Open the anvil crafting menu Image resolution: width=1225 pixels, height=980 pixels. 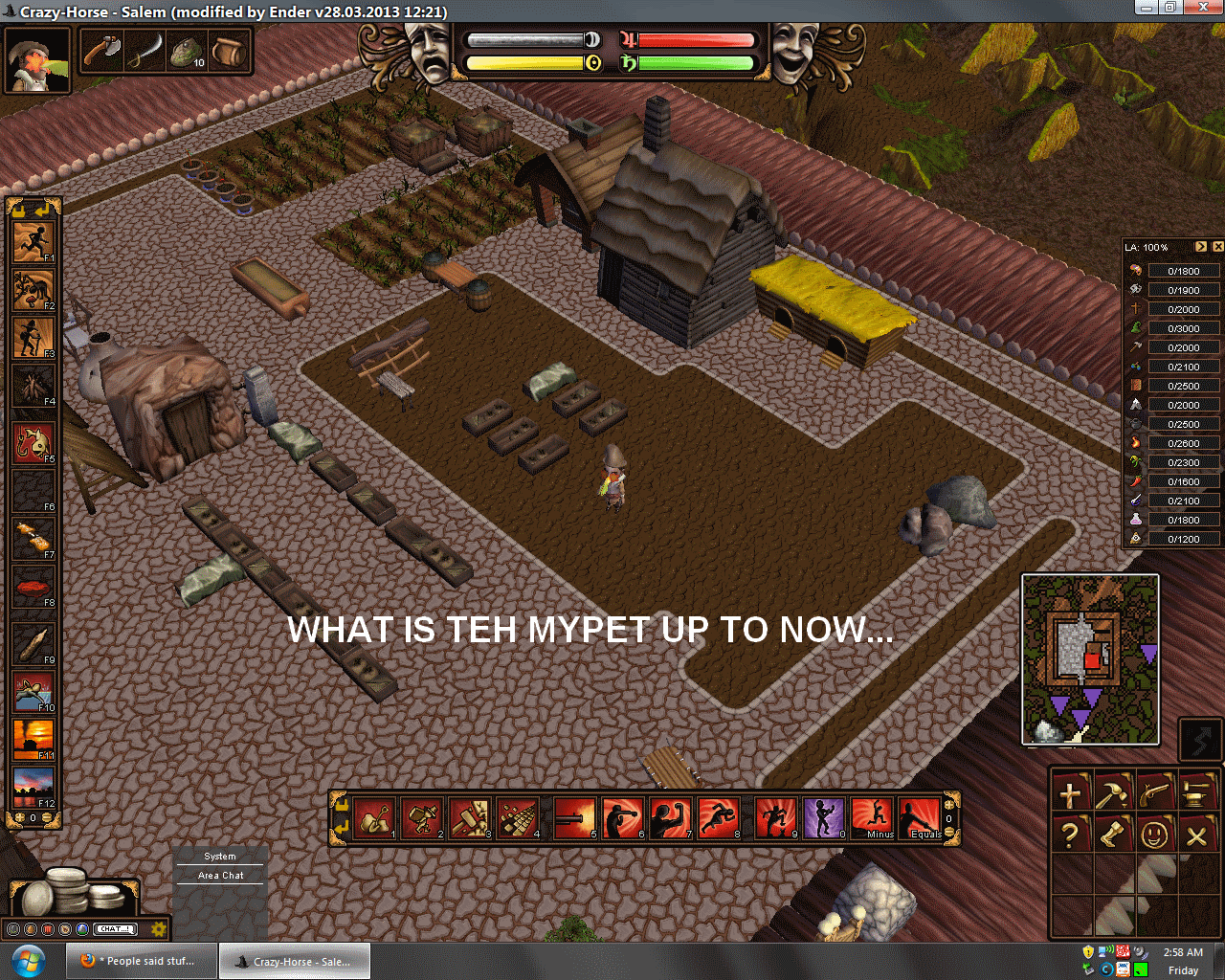click(x=1196, y=792)
